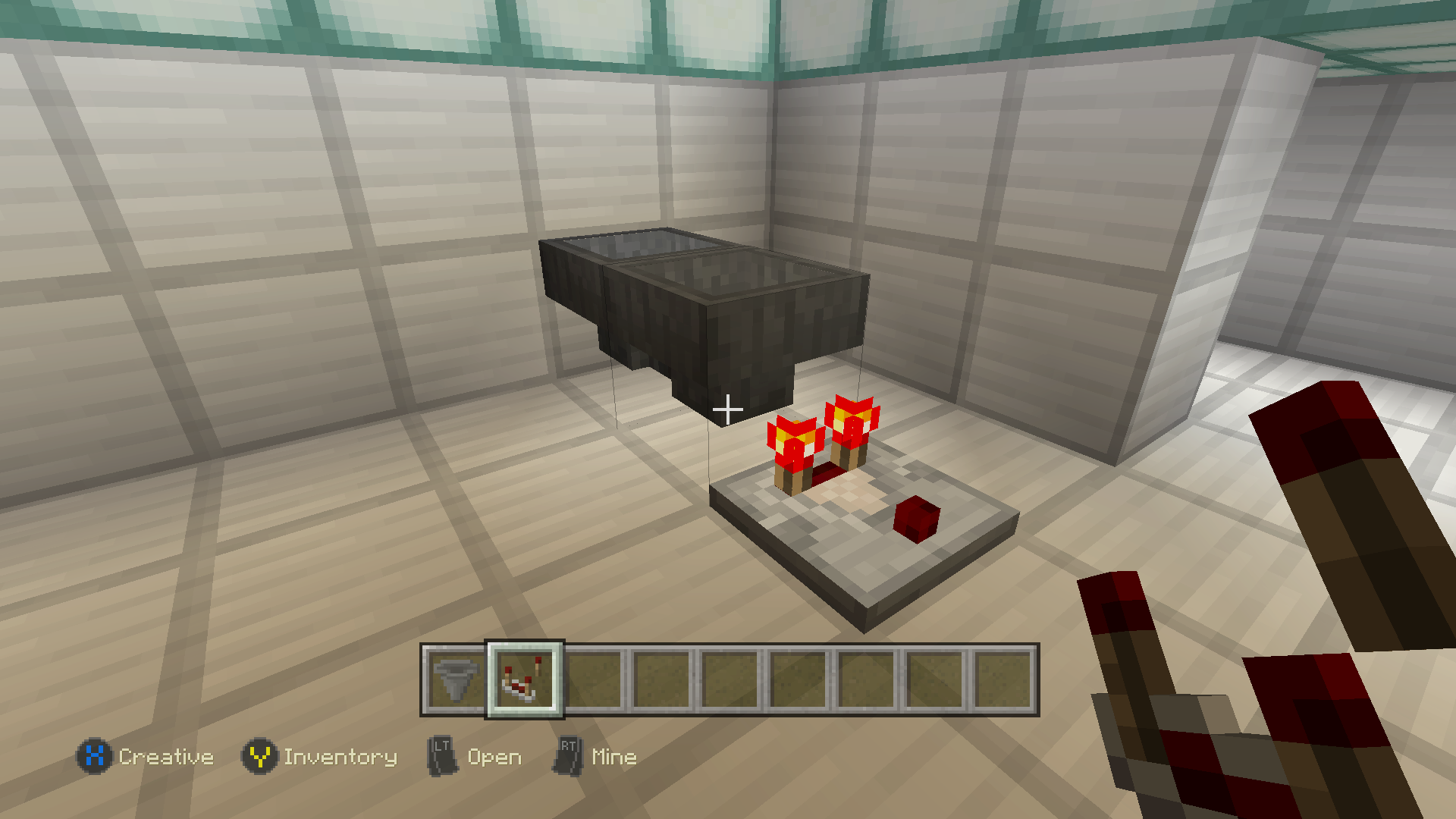Click the blue X Creative button icon
The image size is (1456, 819).
point(94,756)
